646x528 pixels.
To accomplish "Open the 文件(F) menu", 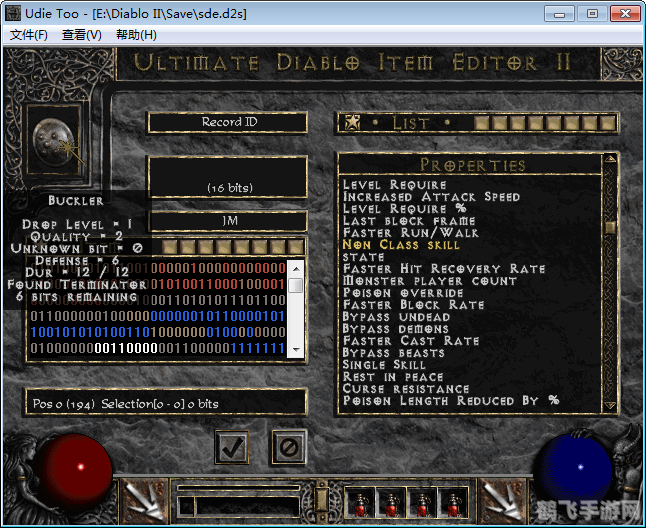I will pos(29,35).
